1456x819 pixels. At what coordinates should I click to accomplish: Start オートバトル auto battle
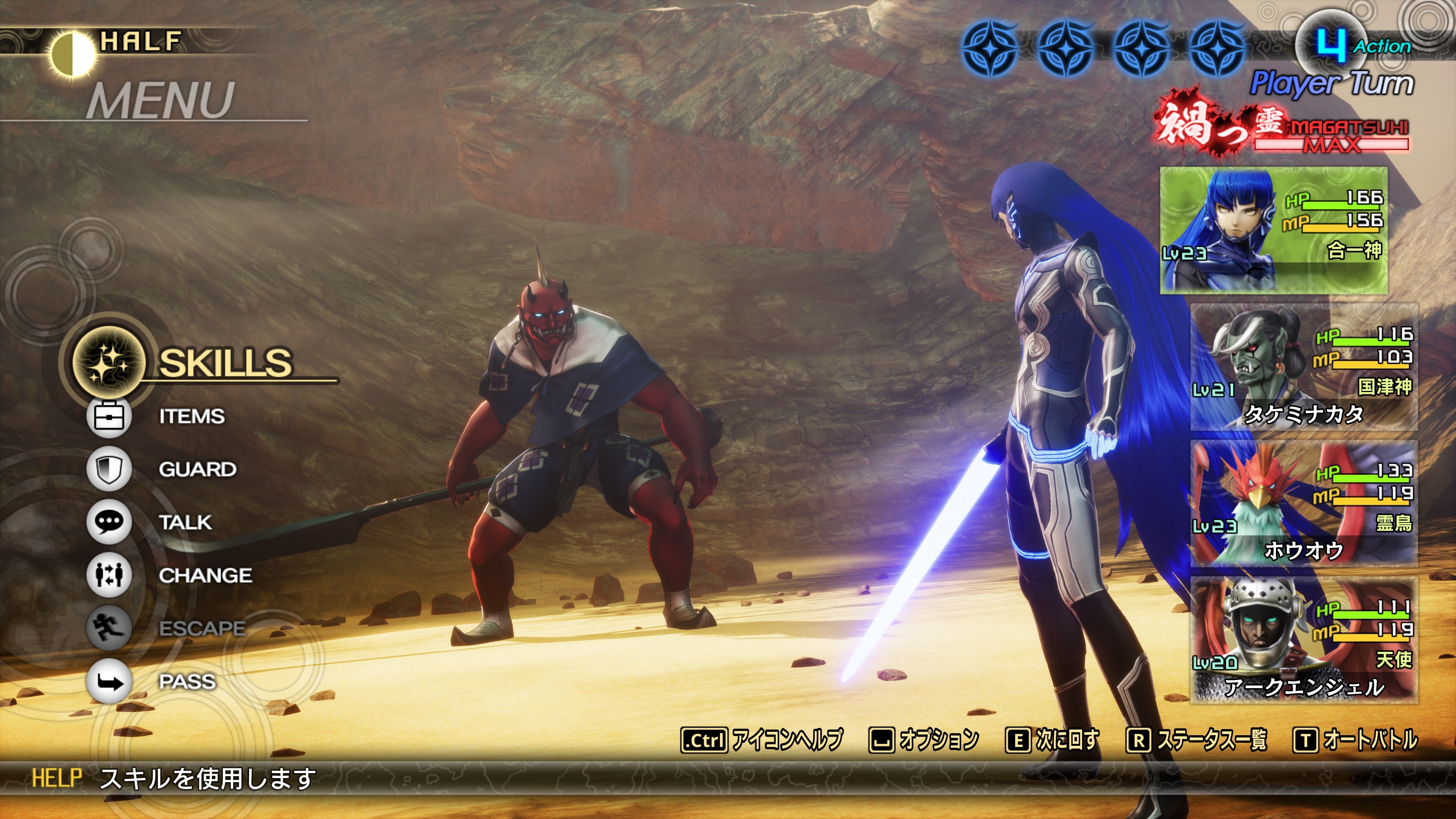pos(1356,739)
